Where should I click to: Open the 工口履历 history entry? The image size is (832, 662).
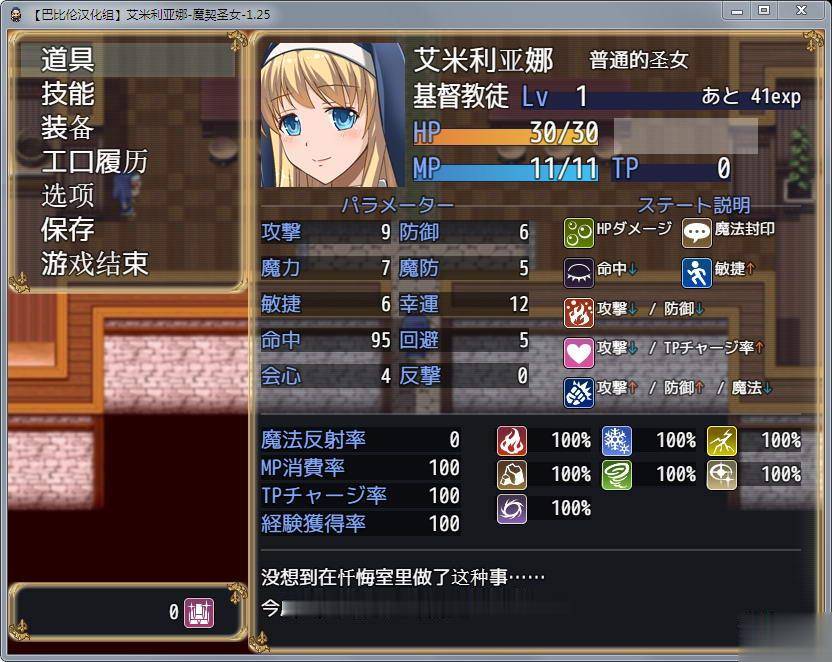94,161
